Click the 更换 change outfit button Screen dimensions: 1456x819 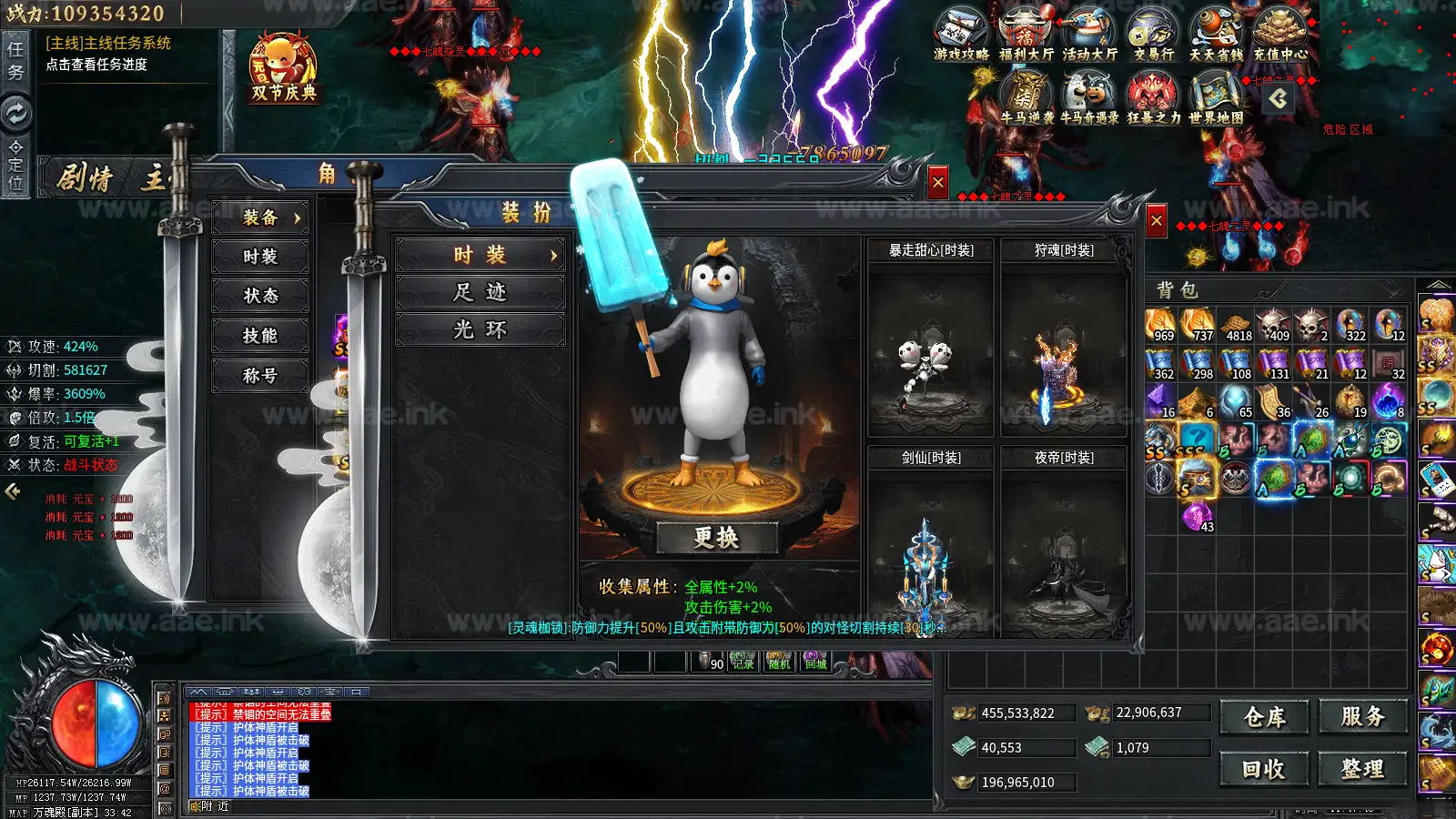point(717,538)
